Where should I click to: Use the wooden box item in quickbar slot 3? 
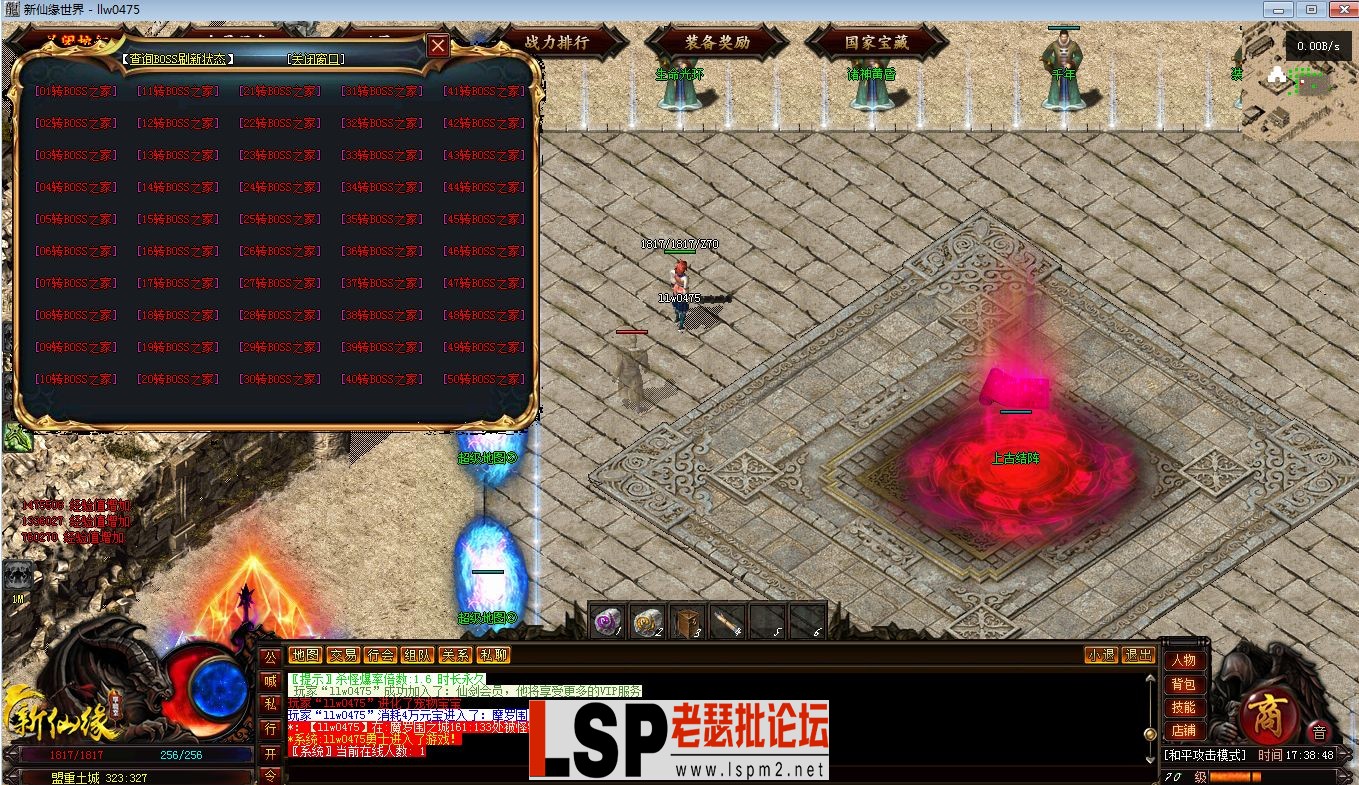click(x=687, y=618)
